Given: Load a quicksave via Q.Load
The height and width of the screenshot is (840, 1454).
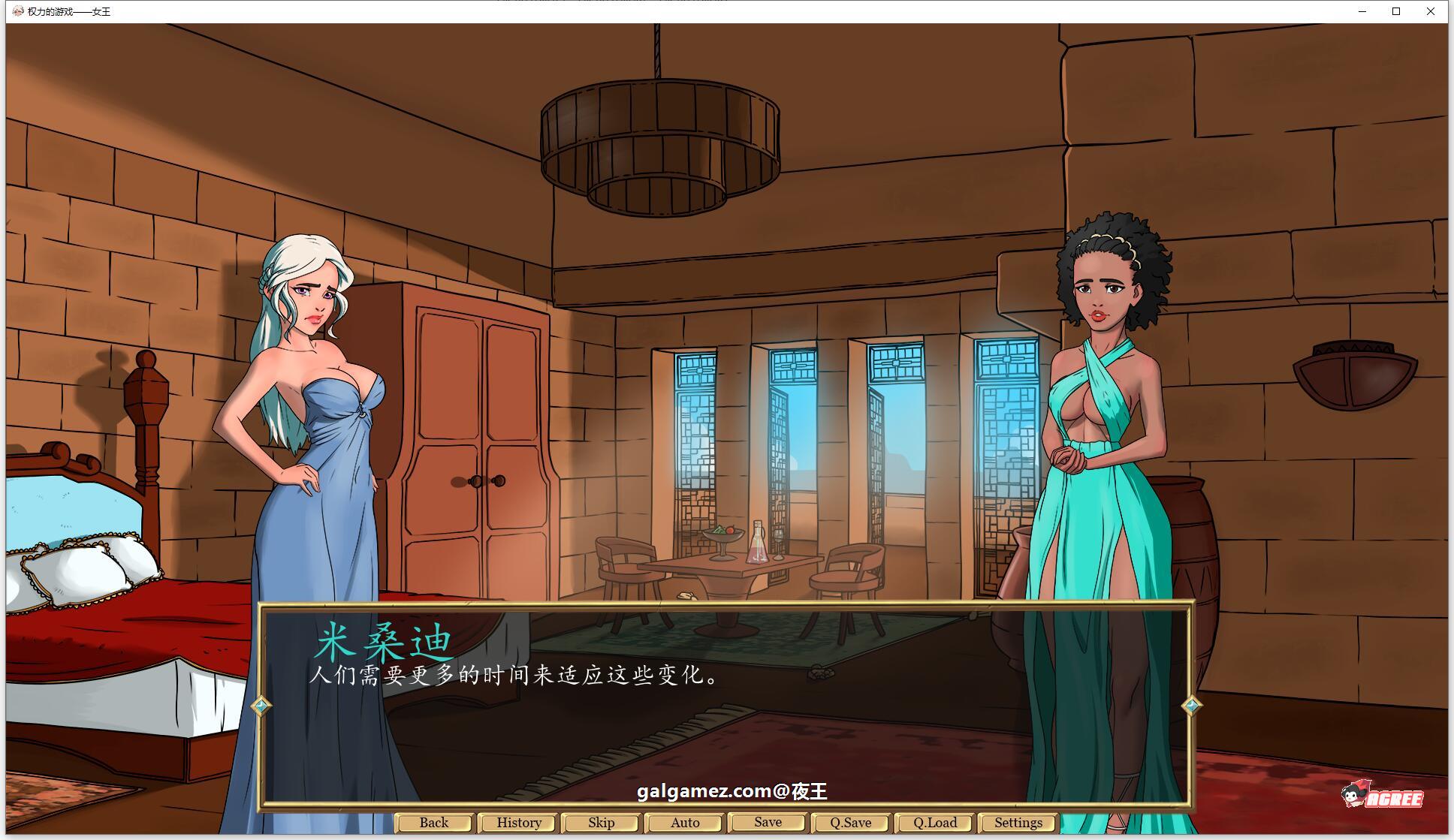Looking at the screenshot, I should 934,822.
